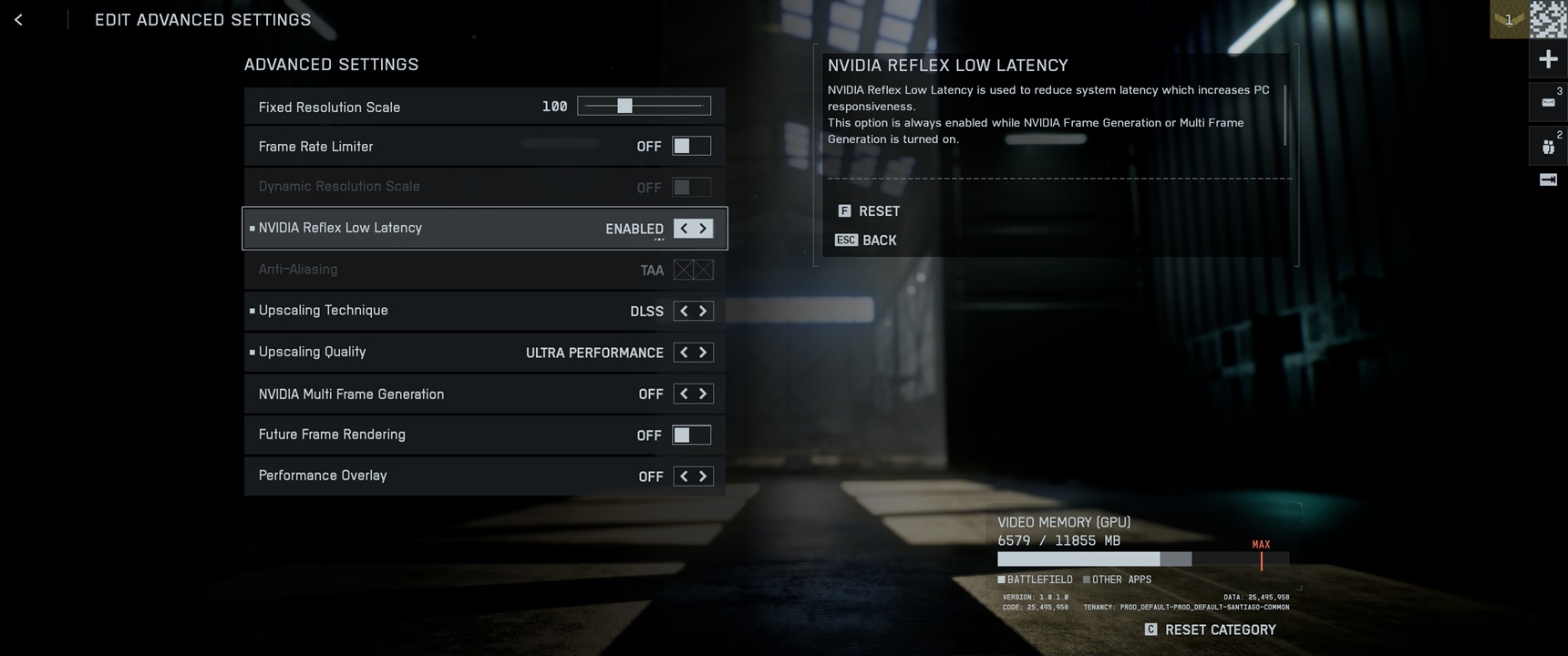Toggle Future Frame Rendering switch
Viewport: 1568px width, 656px height.
click(691, 435)
